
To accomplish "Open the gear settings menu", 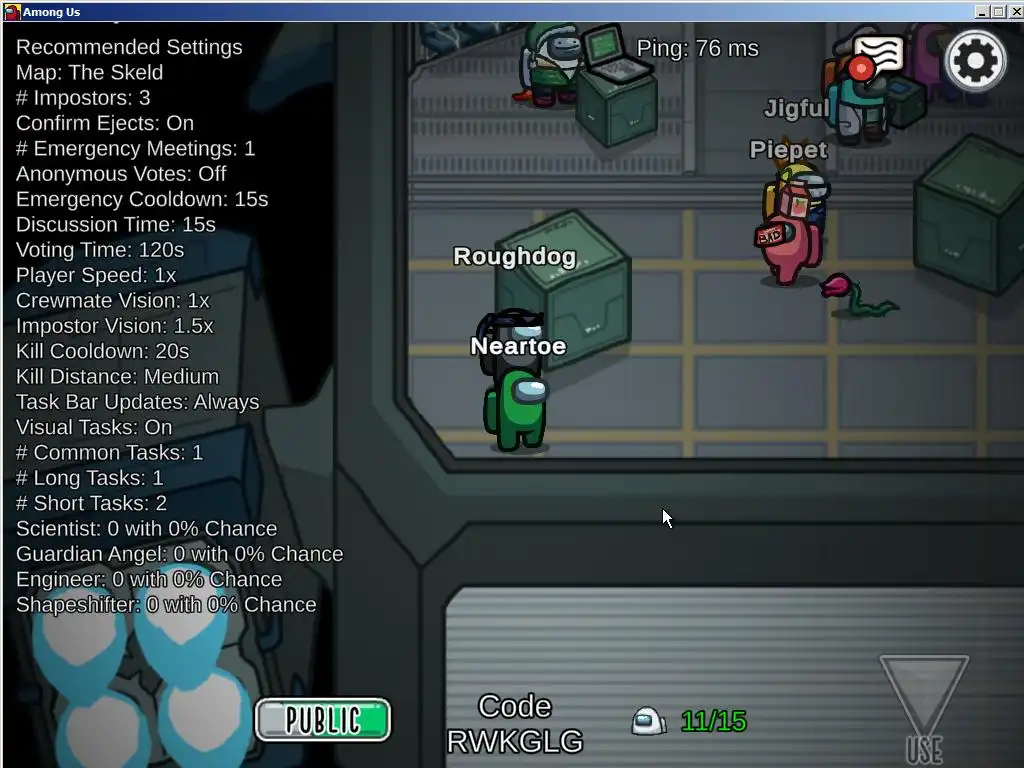I will pyautogui.click(x=975, y=61).
